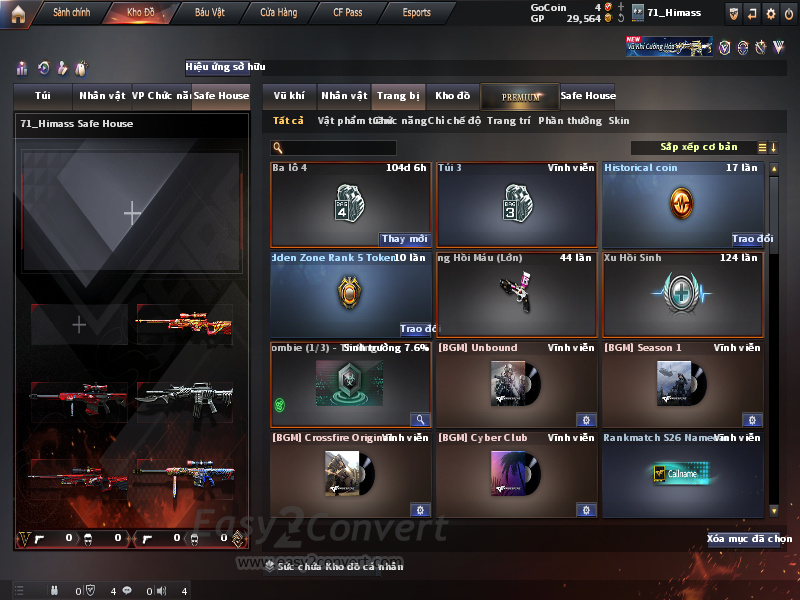The width and height of the screenshot is (800, 600).
Task: Go to the home lobby screen
Action: (x=17, y=13)
